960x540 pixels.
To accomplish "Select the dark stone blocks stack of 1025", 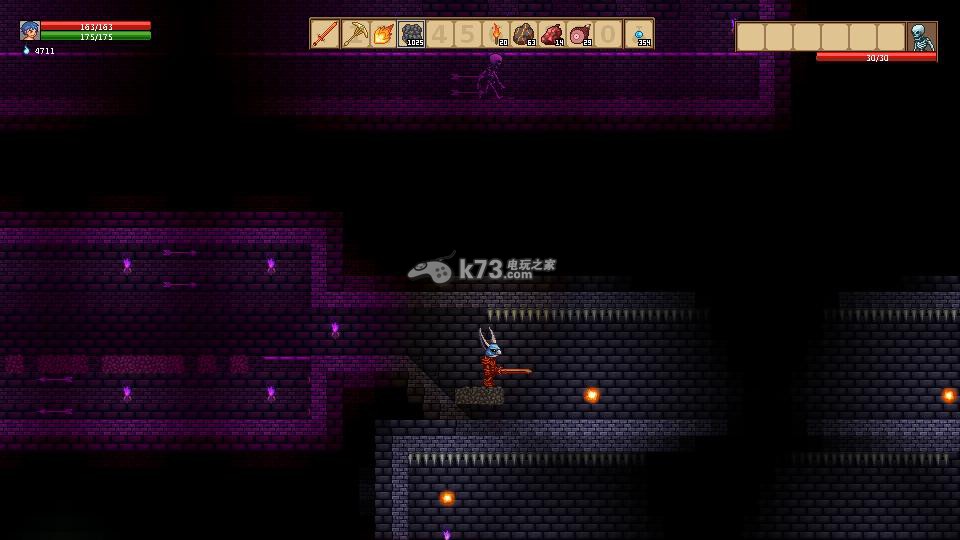I will click(x=411, y=34).
